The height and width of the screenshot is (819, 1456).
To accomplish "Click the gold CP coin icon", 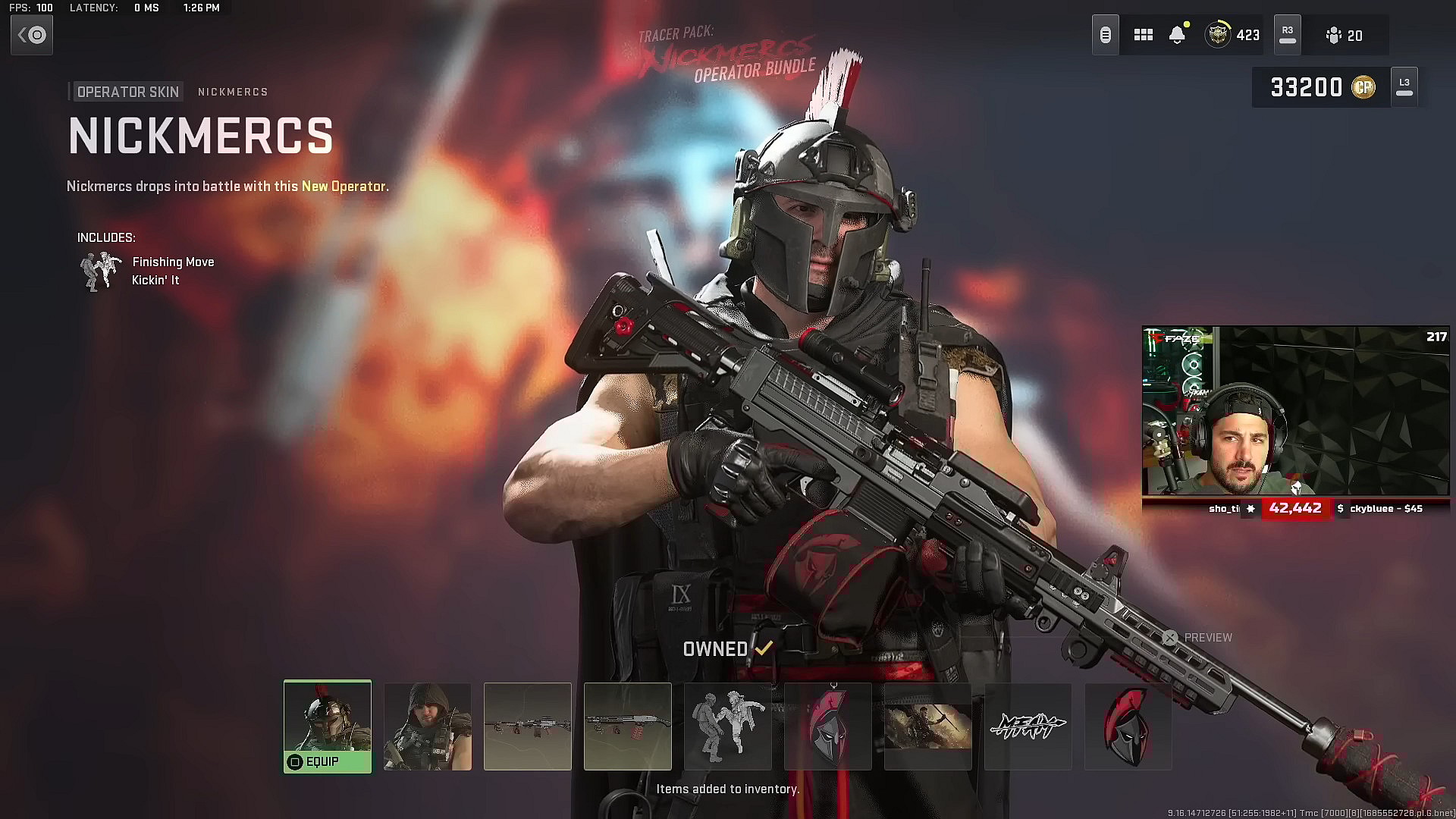I will [1364, 86].
